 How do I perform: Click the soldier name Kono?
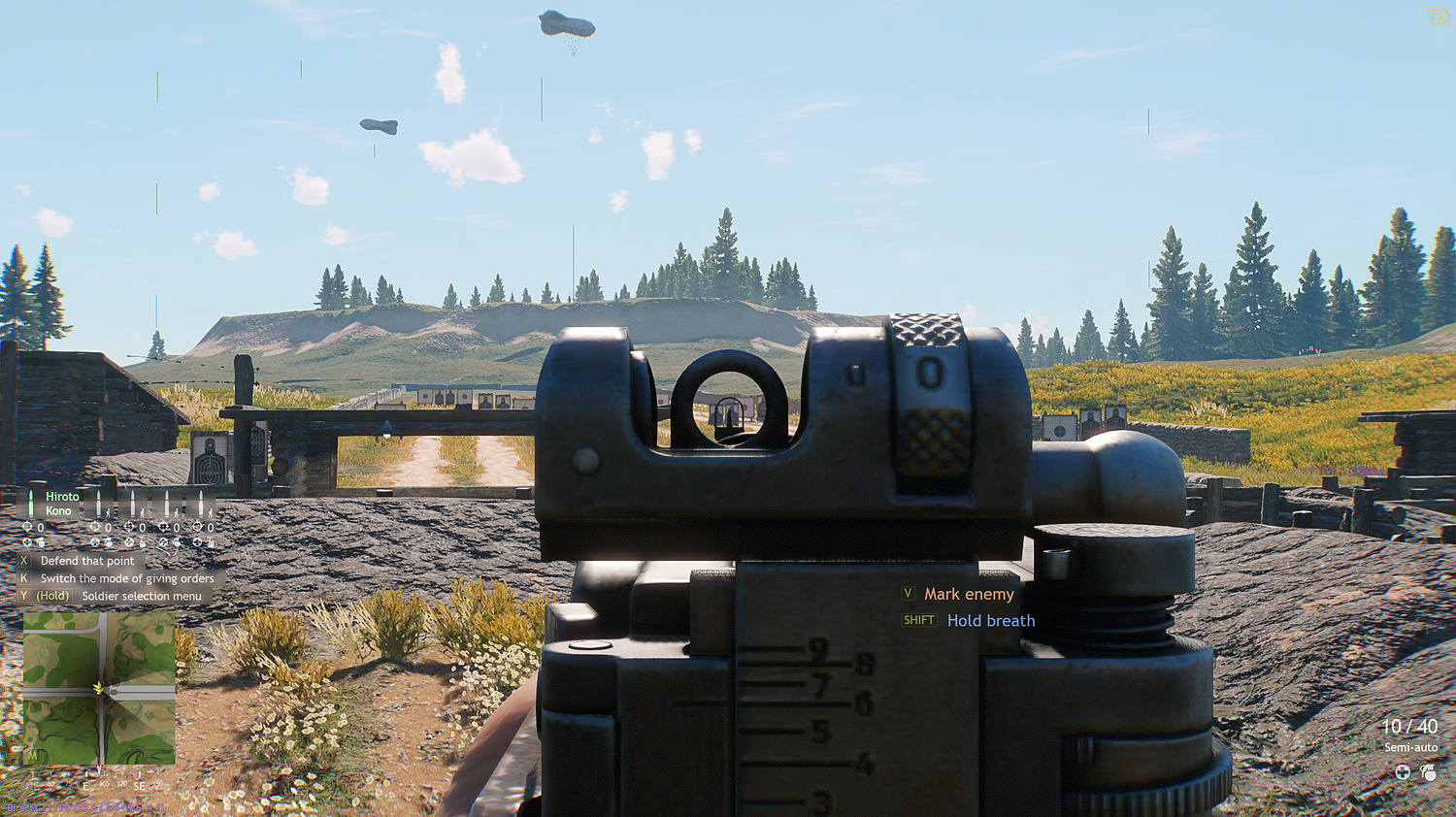(58, 510)
